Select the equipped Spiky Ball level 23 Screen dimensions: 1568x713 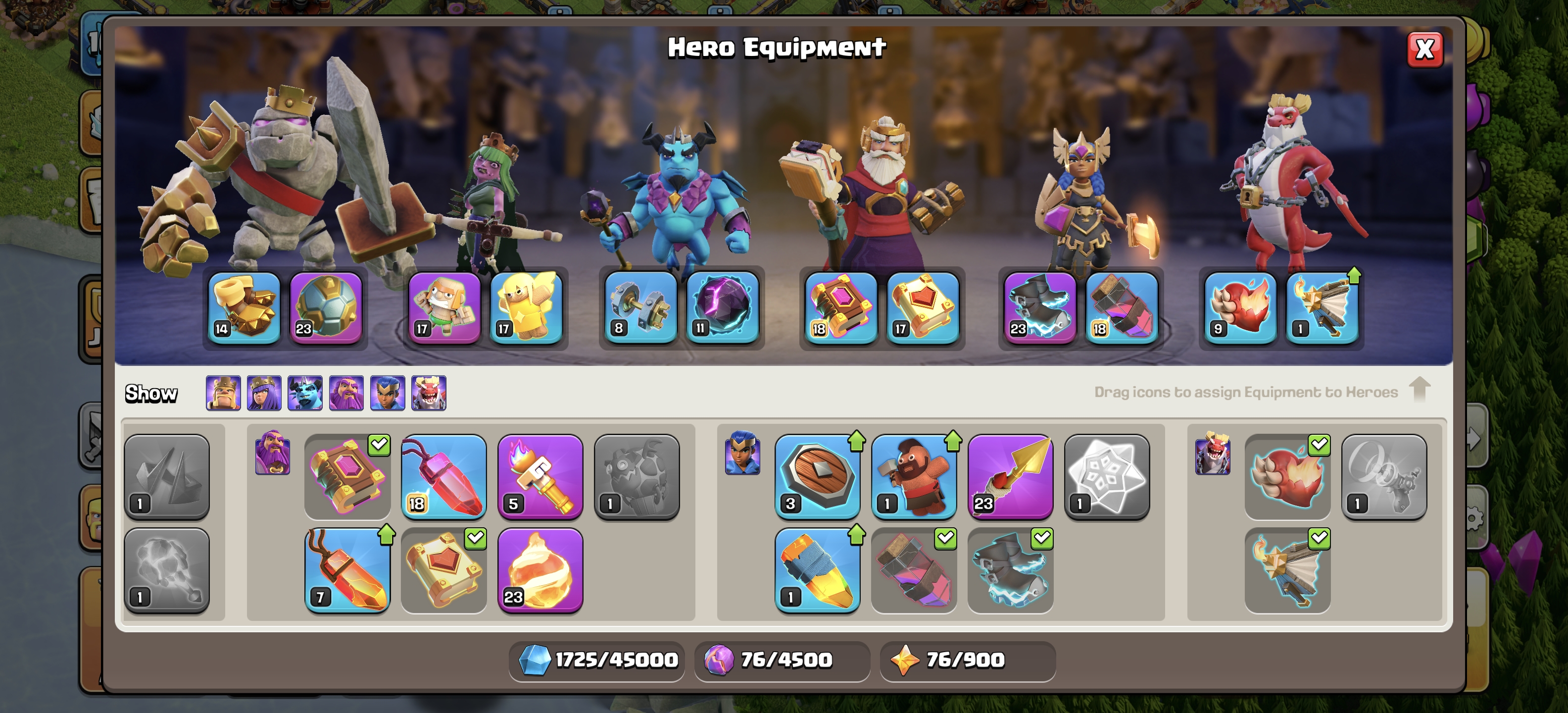point(326,307)
